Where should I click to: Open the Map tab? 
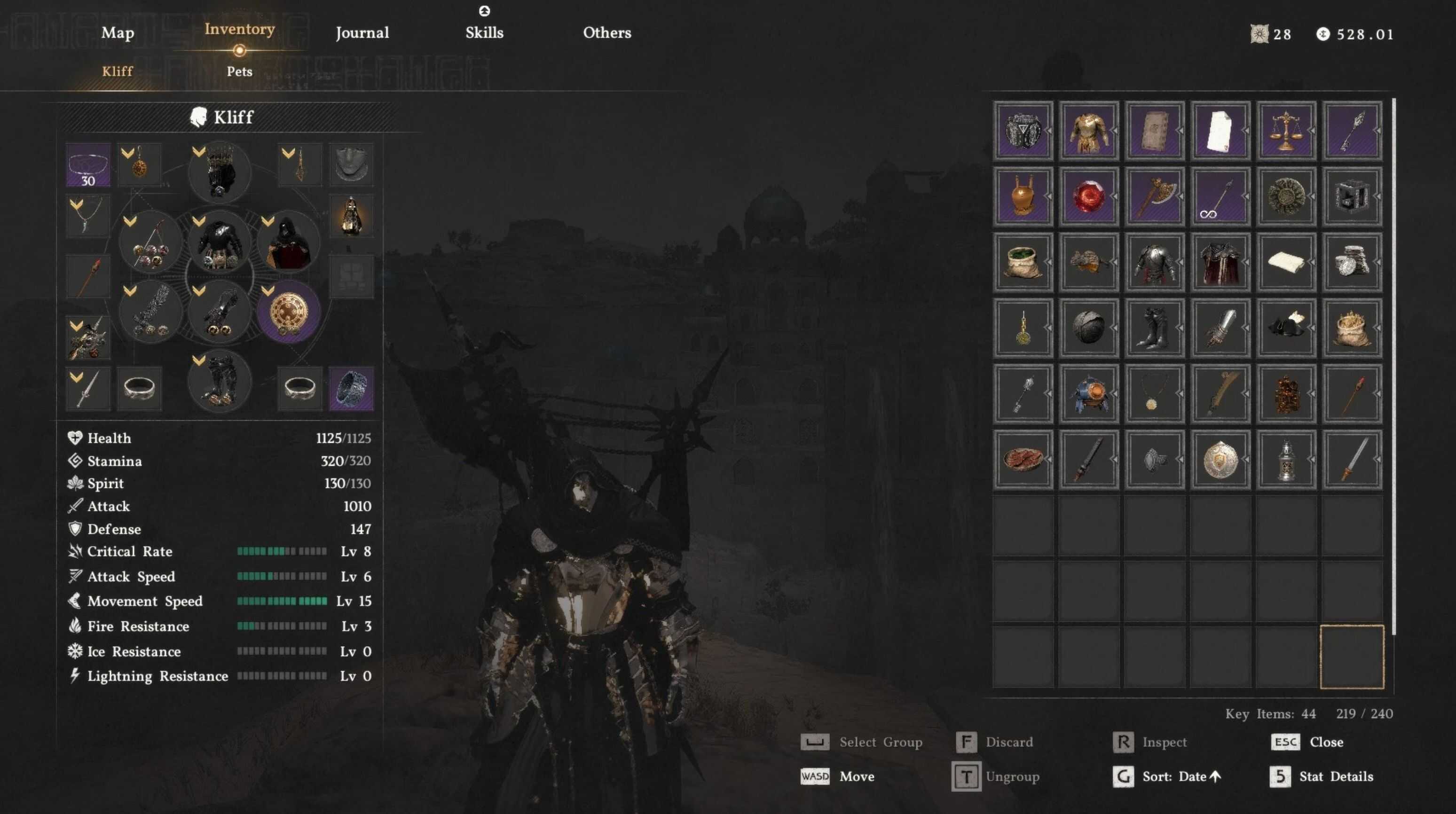pos(118,33)
